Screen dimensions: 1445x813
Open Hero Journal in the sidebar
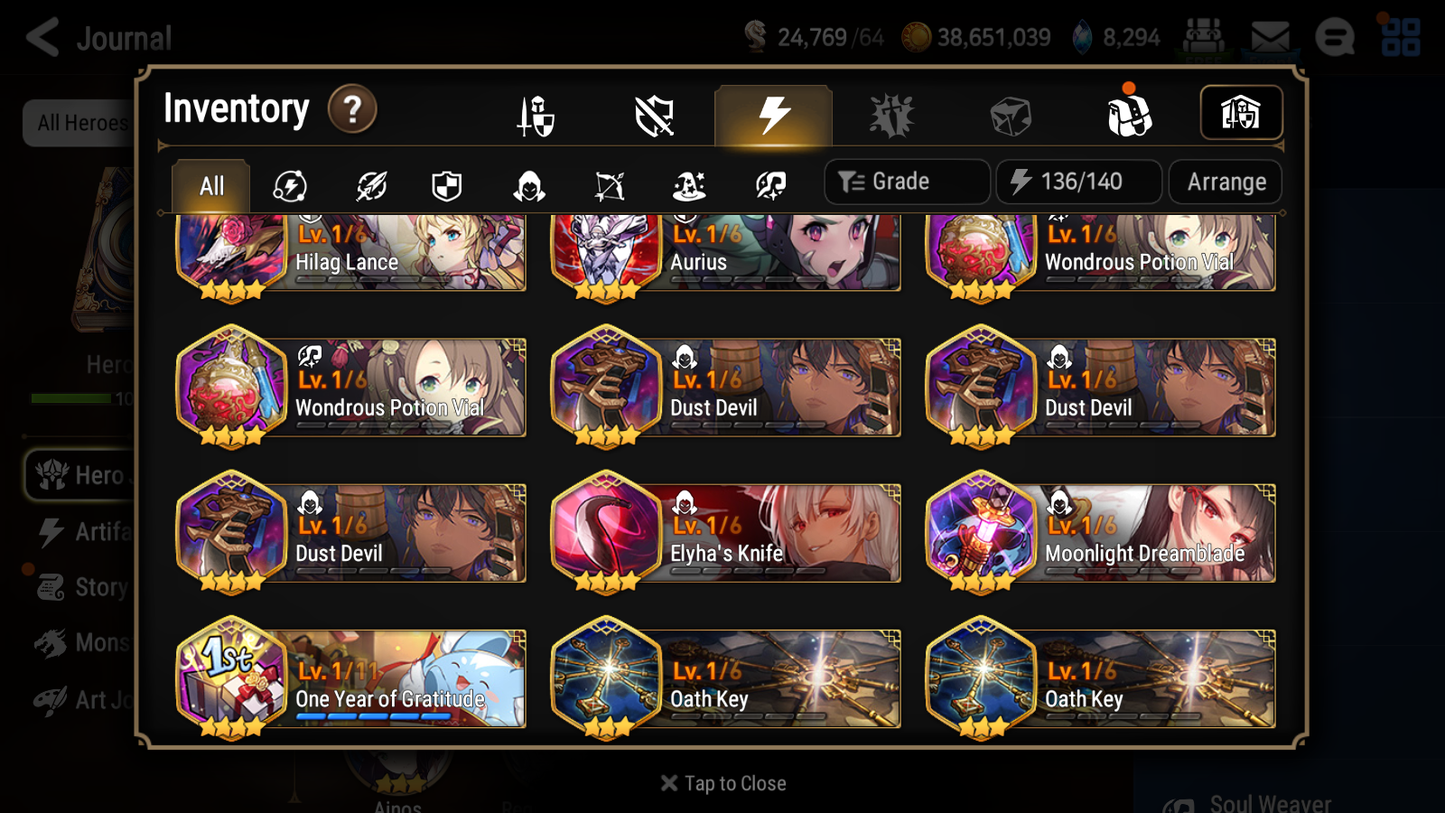[93, 475]
